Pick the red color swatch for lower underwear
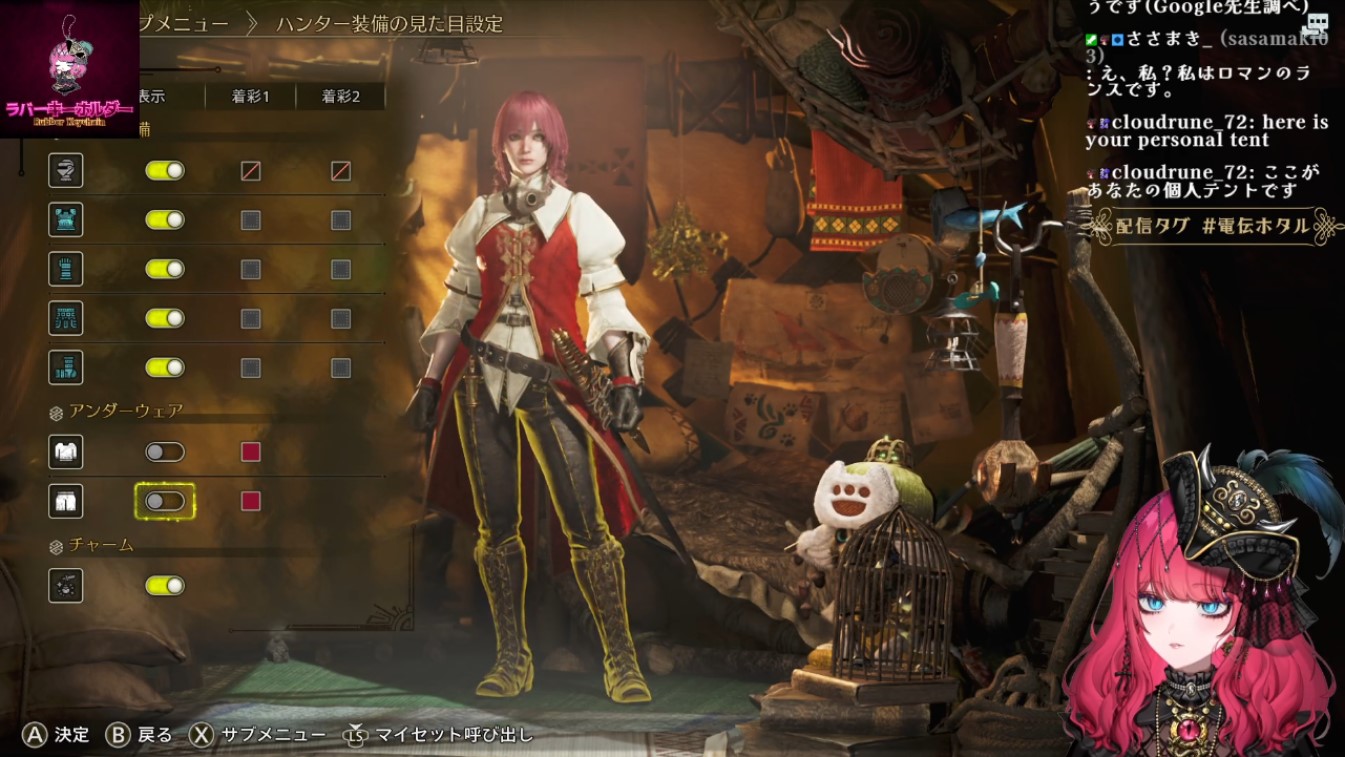Image resolution: width=1345 pixels, height=757 pixels. 251,501
